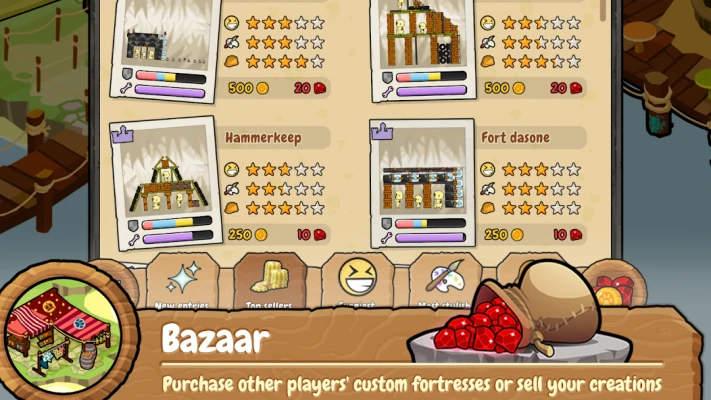Select the Most stylish palette tab
Image resolution: width=711 pixels, height=400 pixels.
[x=442, y=283]
